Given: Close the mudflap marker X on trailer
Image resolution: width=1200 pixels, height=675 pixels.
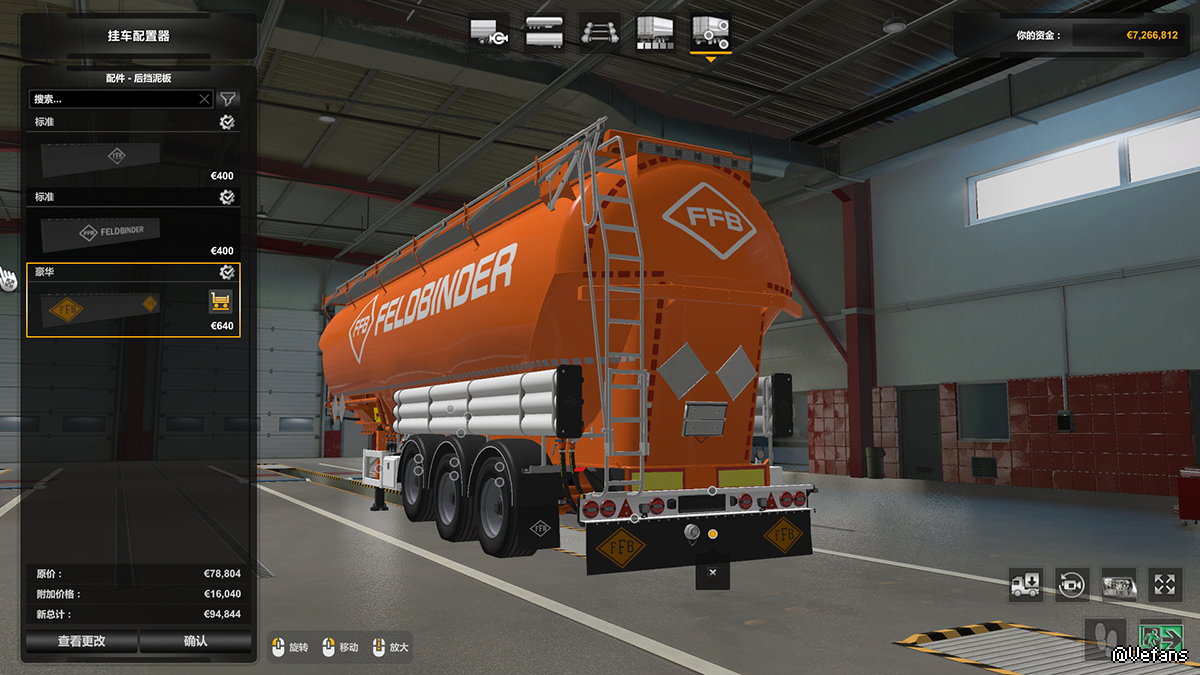Looking at the screenshot, I should (712, 573).
